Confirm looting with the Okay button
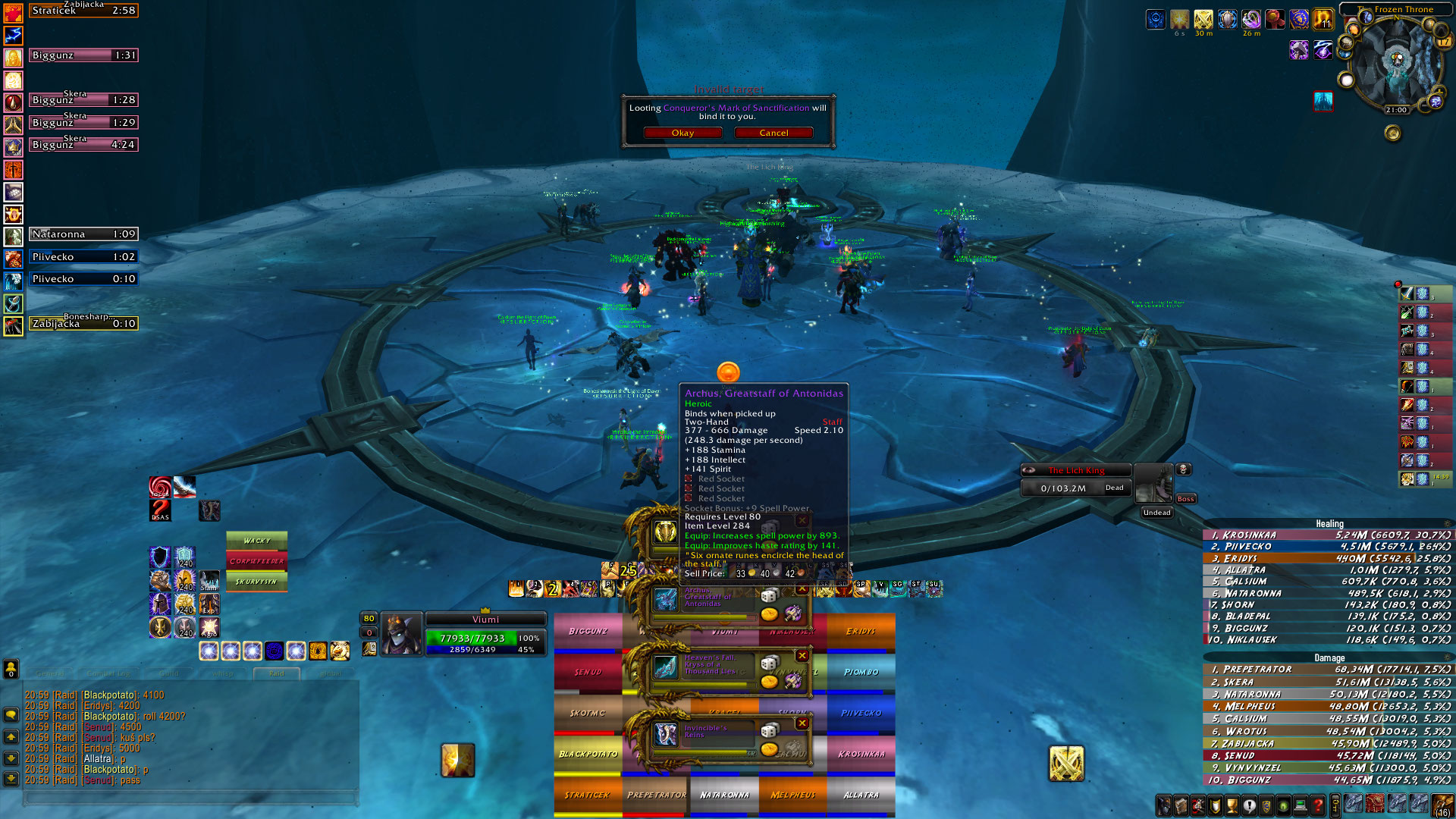The width and height of the screenshot is (1456, 819). click(x=682, y=133)
